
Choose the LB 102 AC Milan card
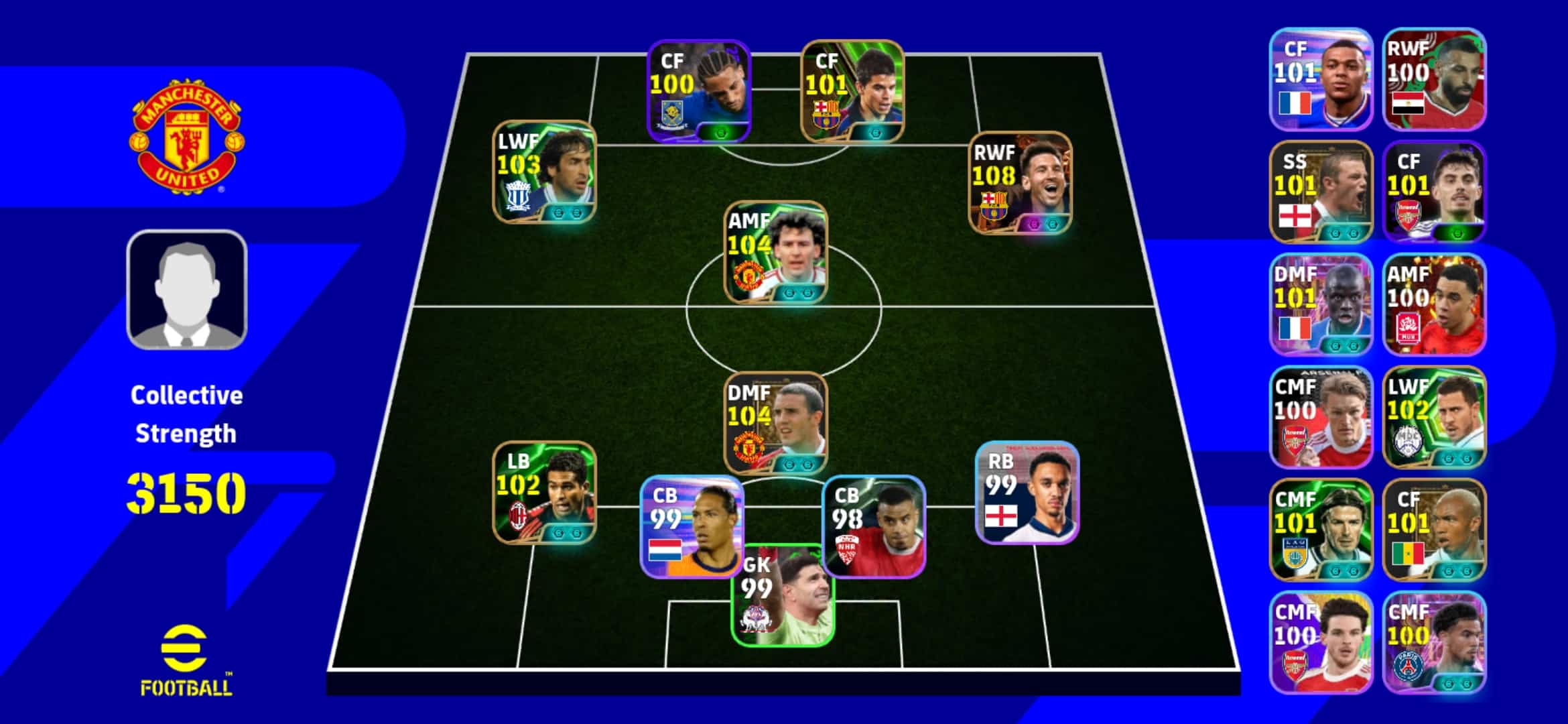tap(544, 492)
